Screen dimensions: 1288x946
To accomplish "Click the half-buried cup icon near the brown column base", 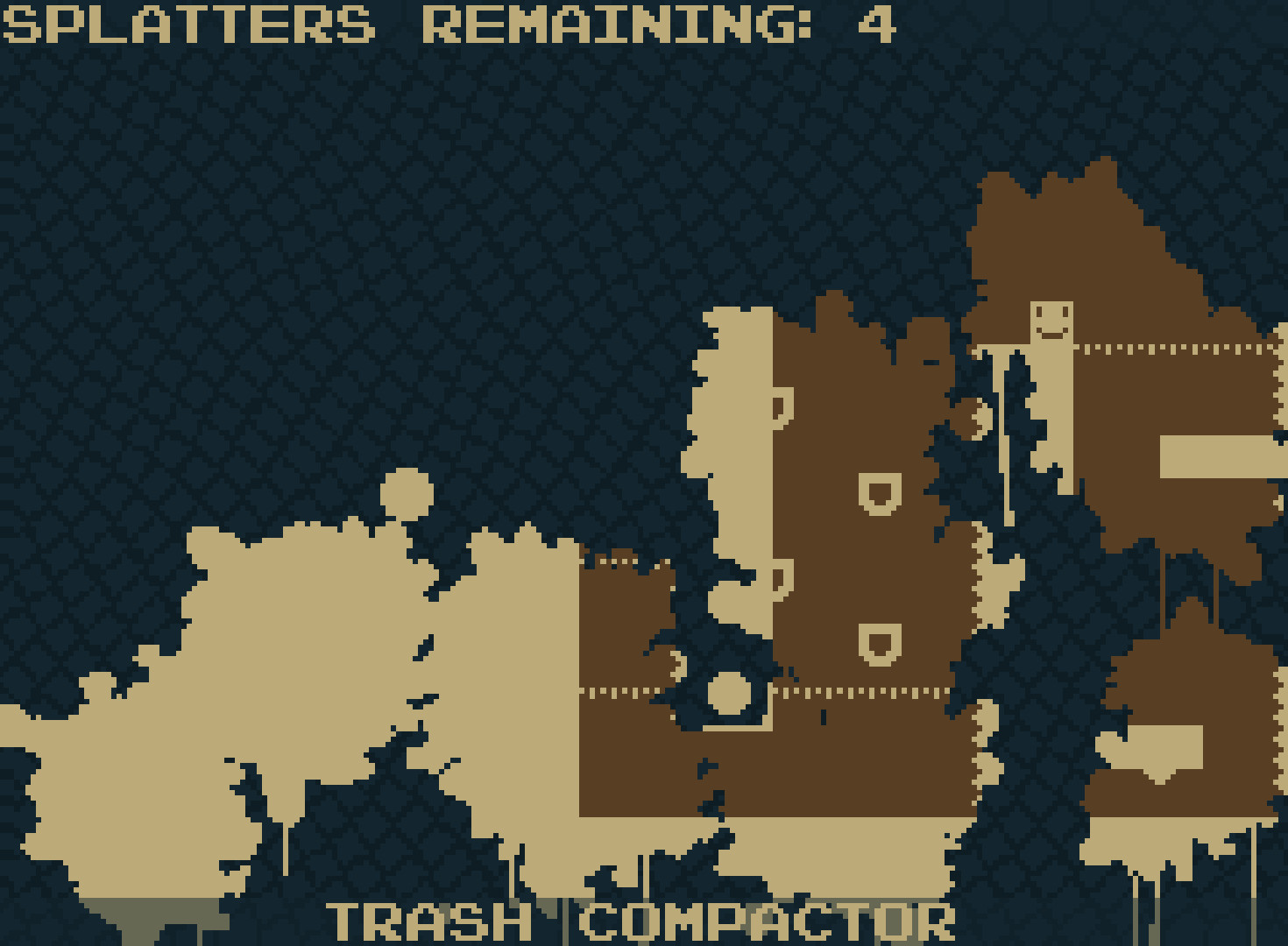I will (x=776, y=578).
